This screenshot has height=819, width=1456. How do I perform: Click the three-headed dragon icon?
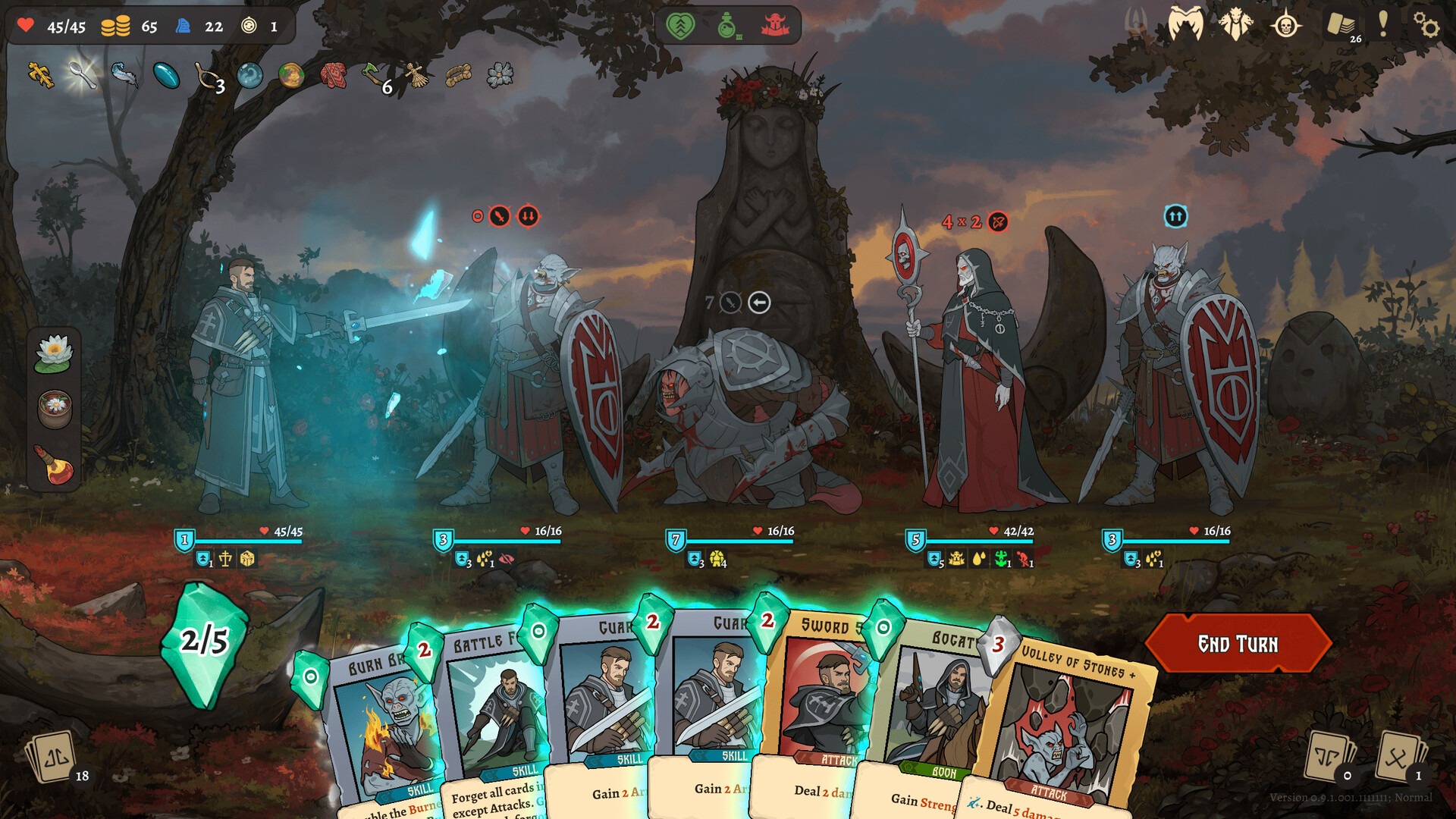tap(1236, 24)
